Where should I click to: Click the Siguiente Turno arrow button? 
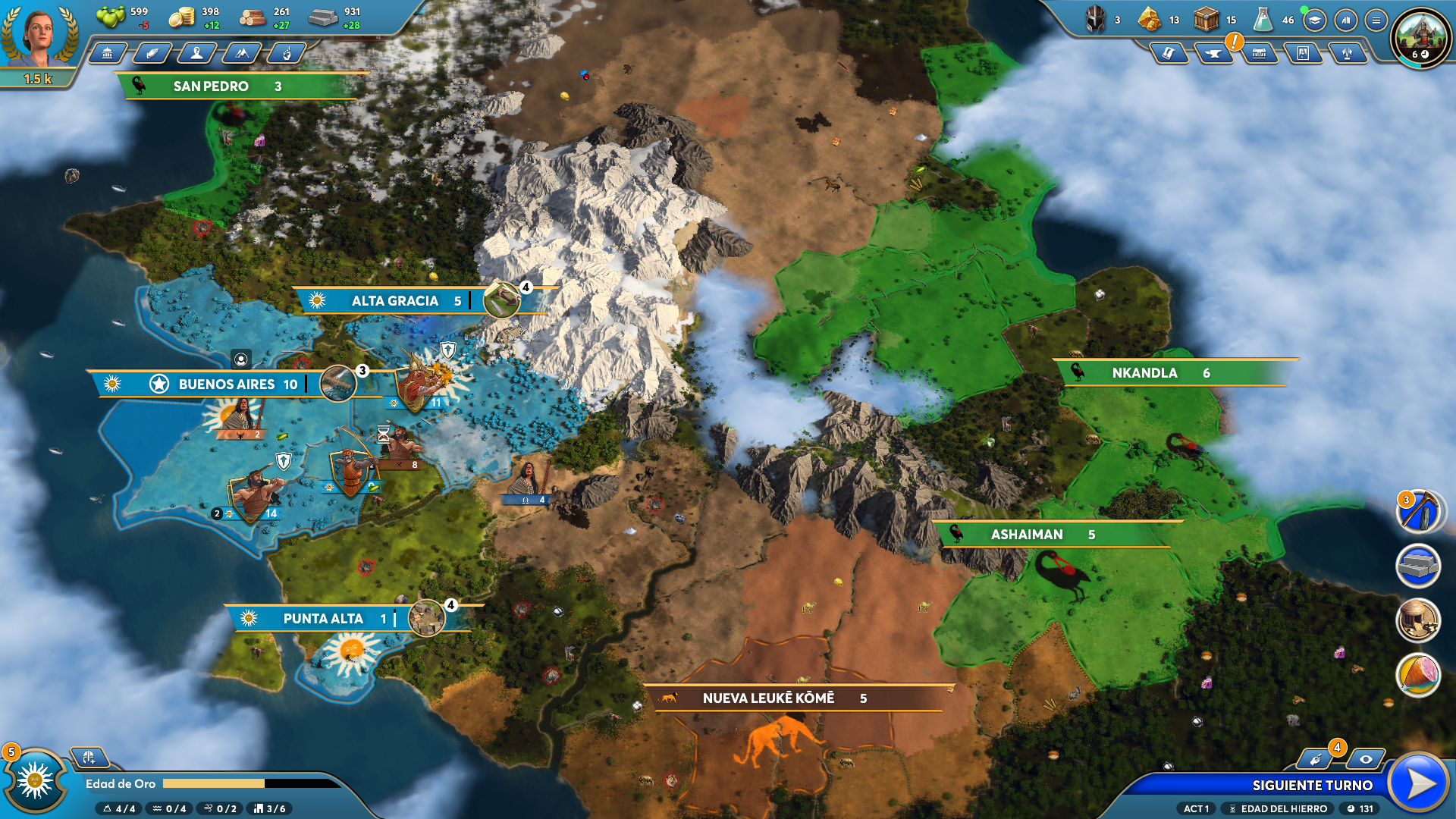pos(1420,783)
